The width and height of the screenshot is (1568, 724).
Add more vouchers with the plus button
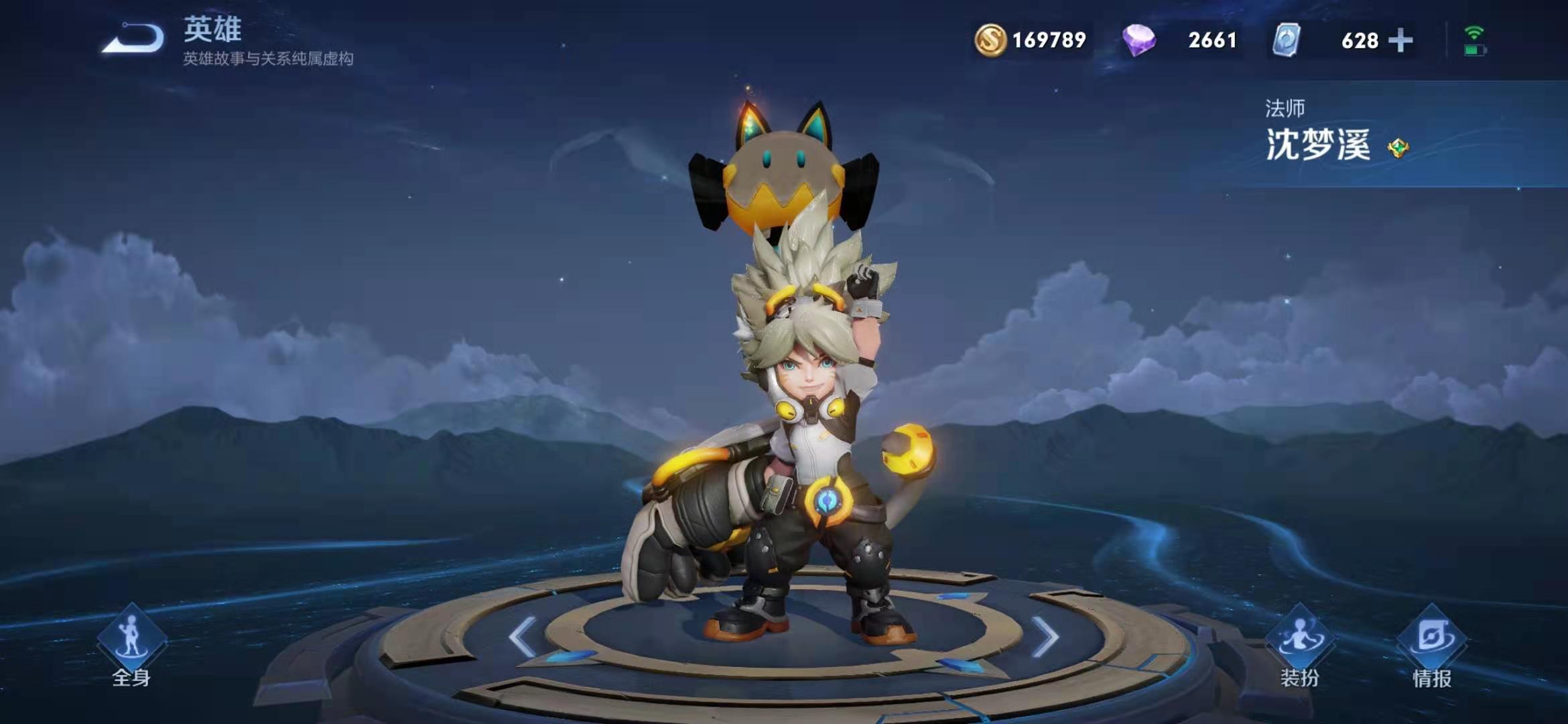(x=1400, y=40)
